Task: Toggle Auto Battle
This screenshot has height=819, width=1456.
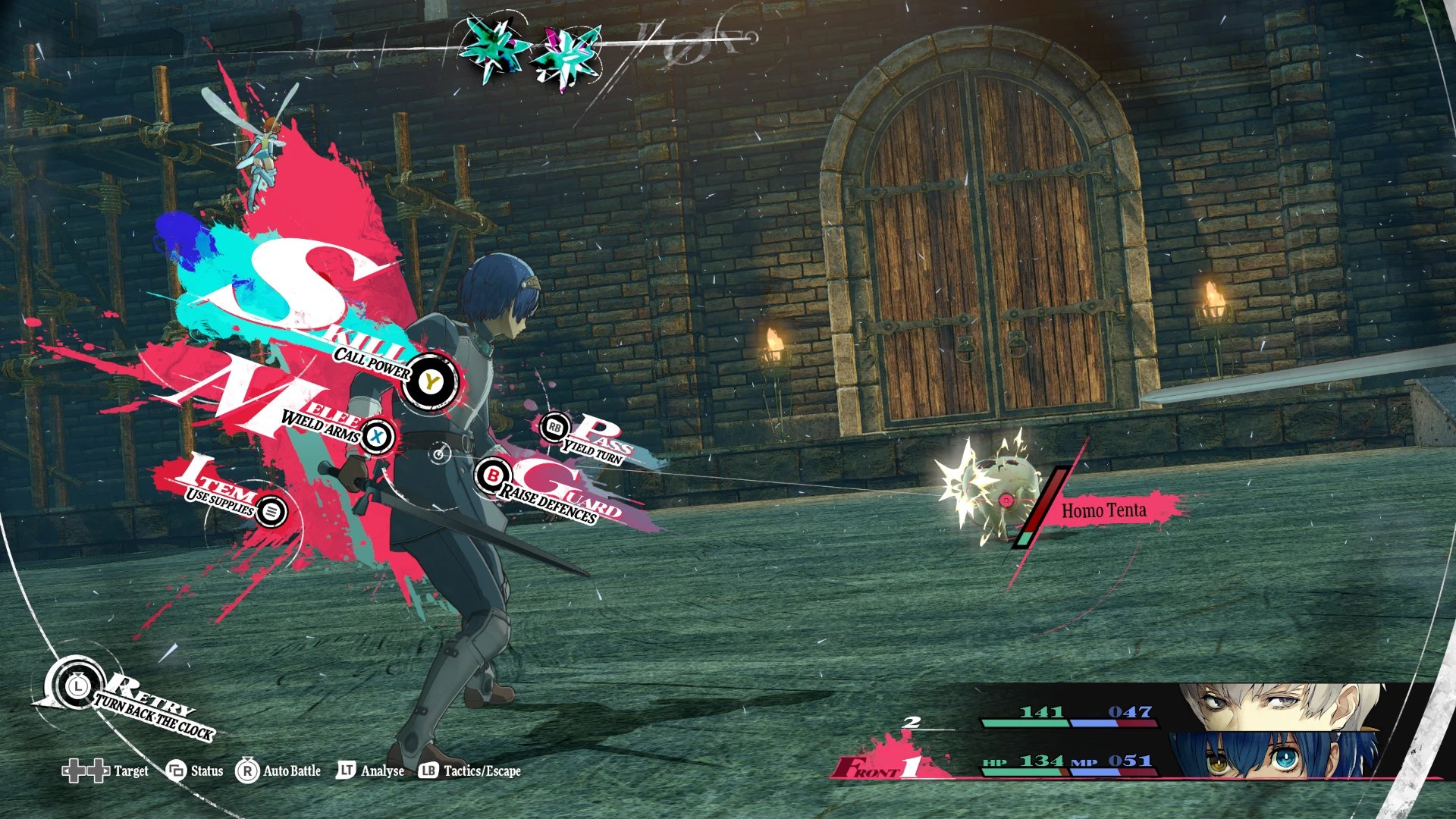Action: tap(279, 771)
